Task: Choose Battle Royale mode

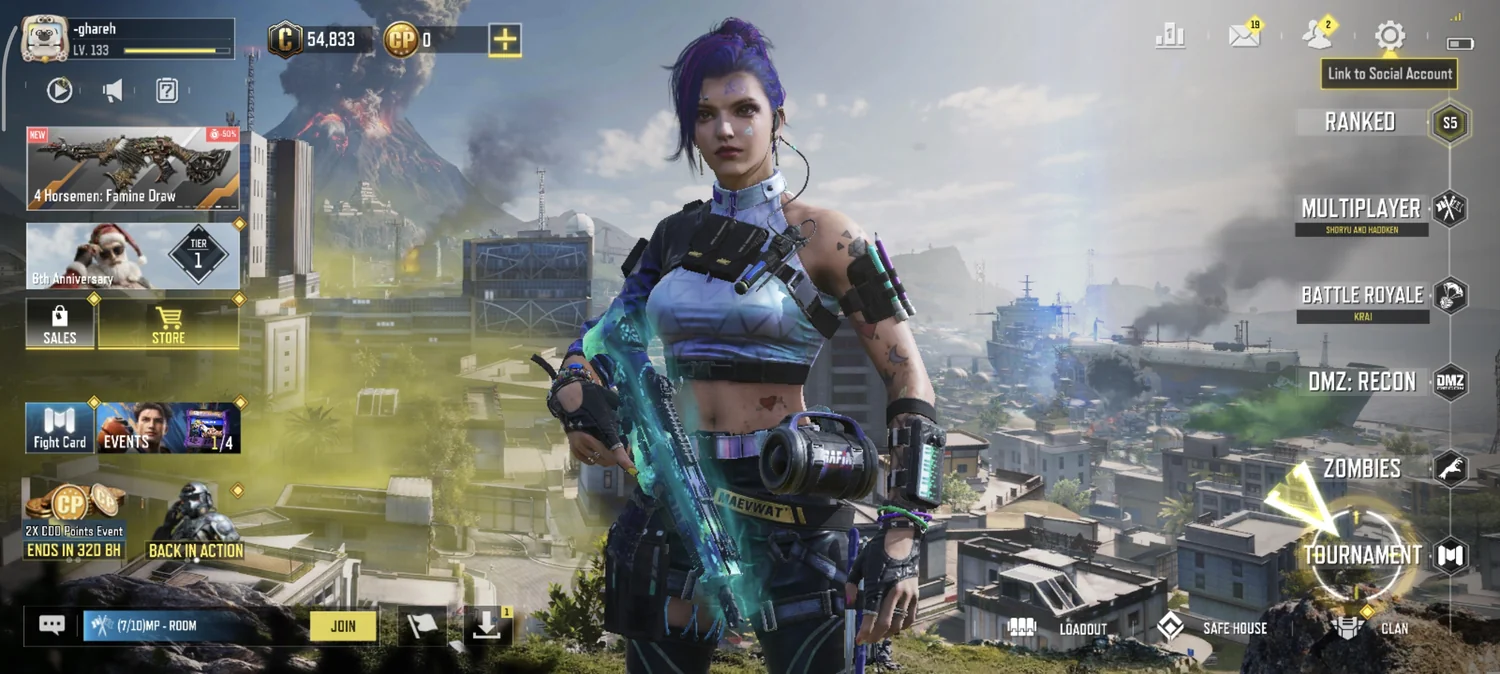Action: [x=1362, y=296]
